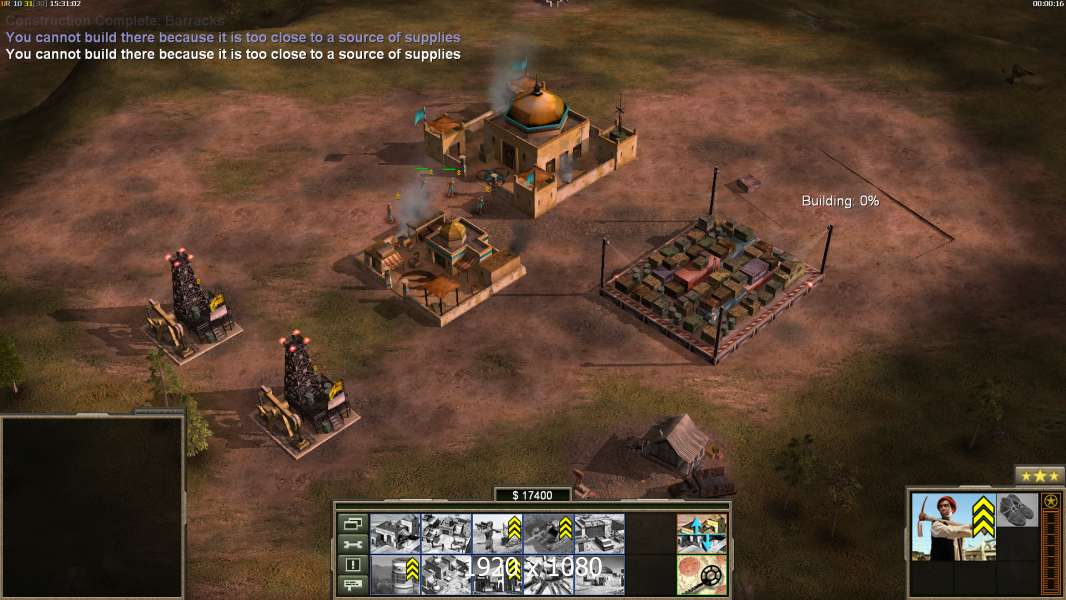Build the Arms Dealer with parked truck
The image size is (1066, 600).
click(599, 533)
